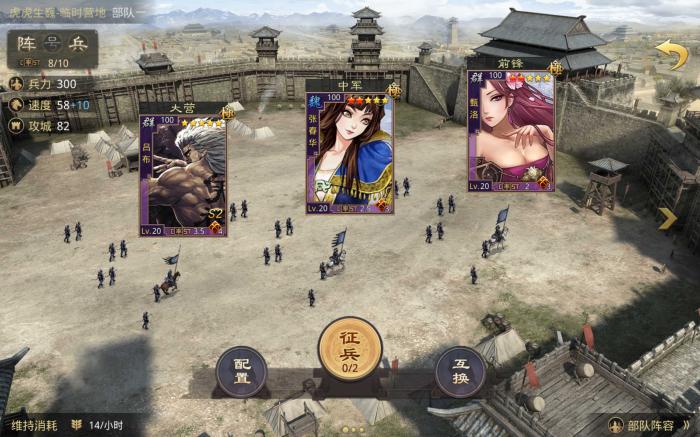Click the 互换 swap button

(x=460, y=371)
